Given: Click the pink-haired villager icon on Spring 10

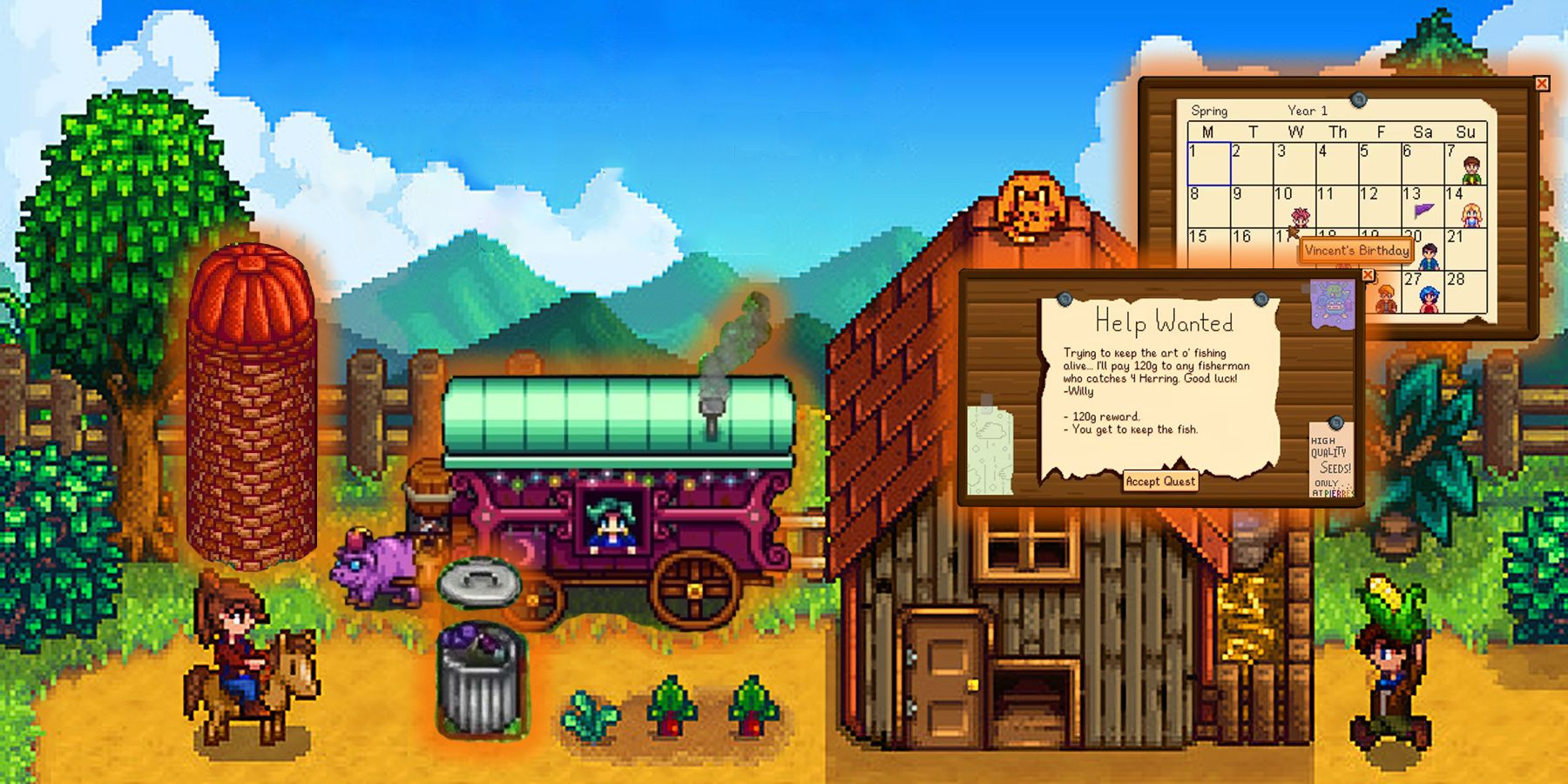Looking at the screenshot, I should (1300, 215).
